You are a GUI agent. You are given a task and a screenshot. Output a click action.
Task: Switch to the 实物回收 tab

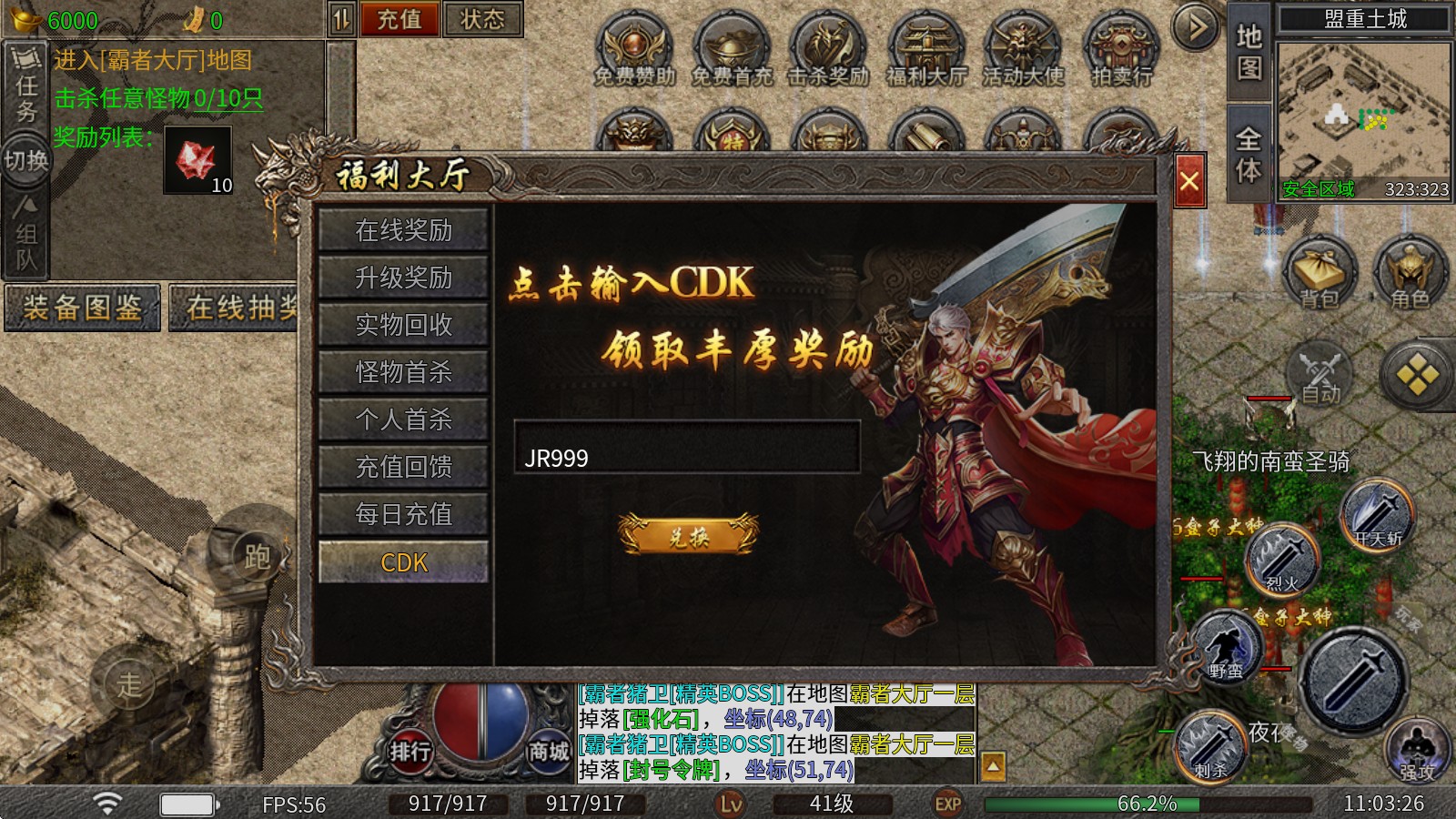(x=403, y=325)
